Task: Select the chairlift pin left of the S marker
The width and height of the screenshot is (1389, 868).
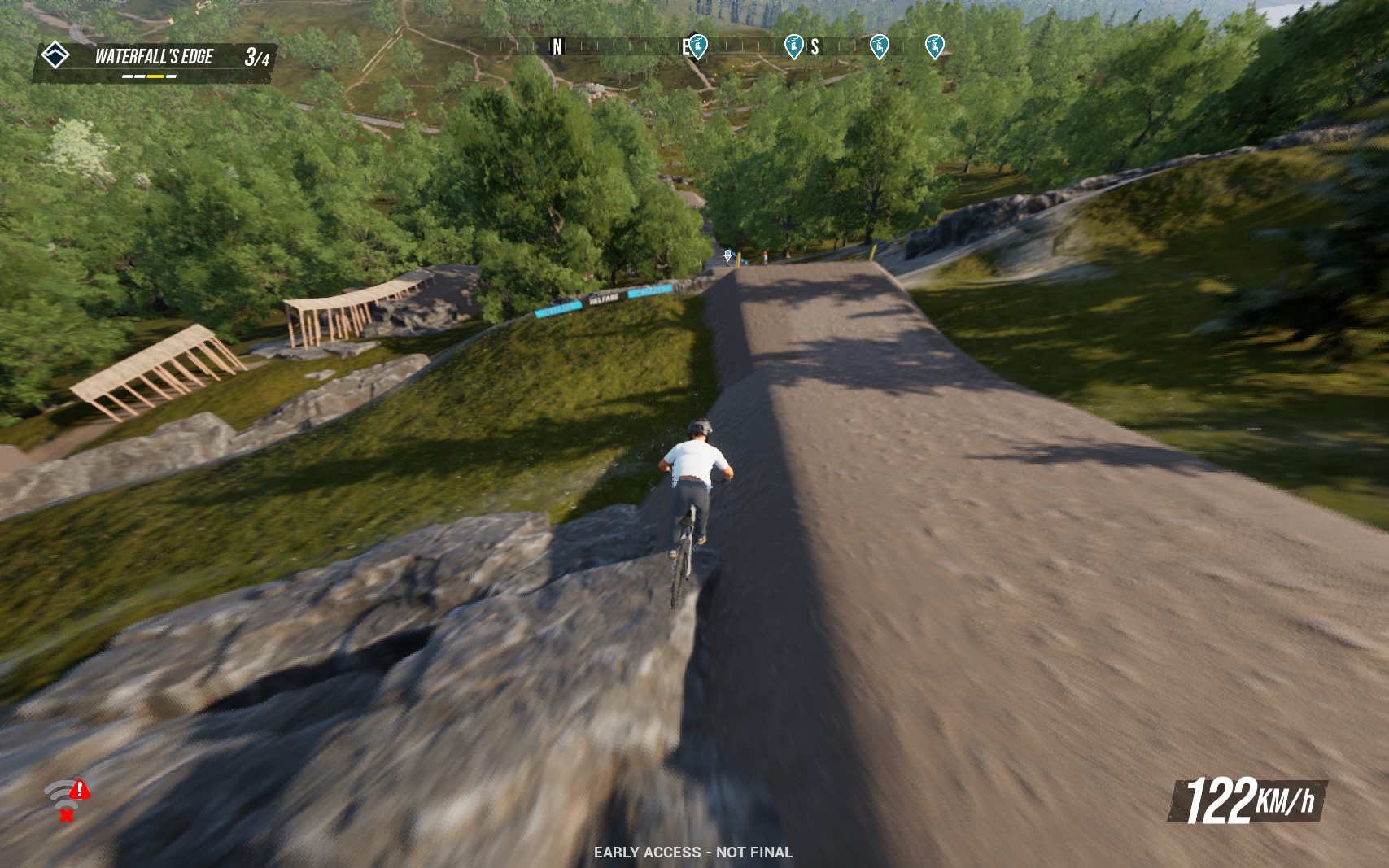Action: point(794,46)
